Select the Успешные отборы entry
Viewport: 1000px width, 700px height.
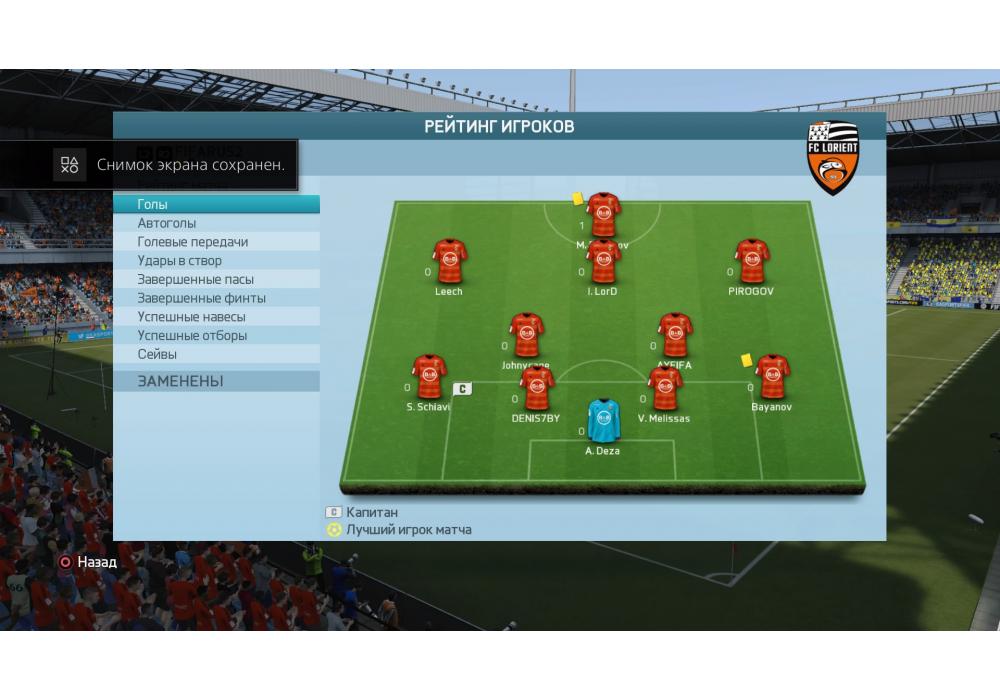[x=216, y=336]
